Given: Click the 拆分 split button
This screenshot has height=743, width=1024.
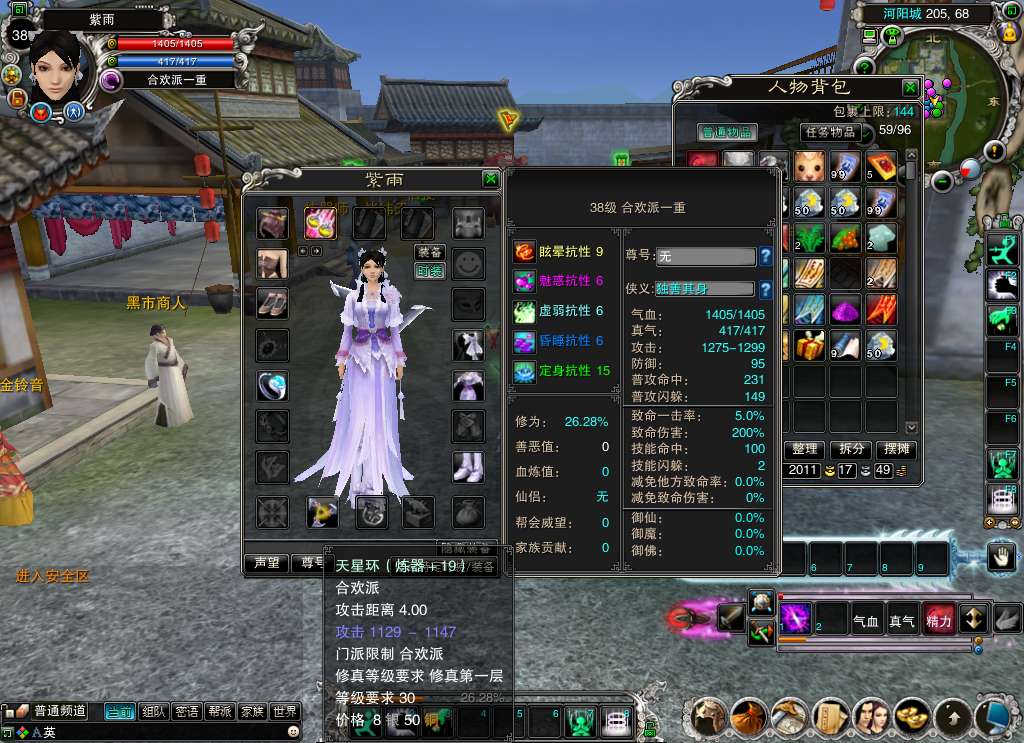Looking at the screenshot, I should coord(851,450).
